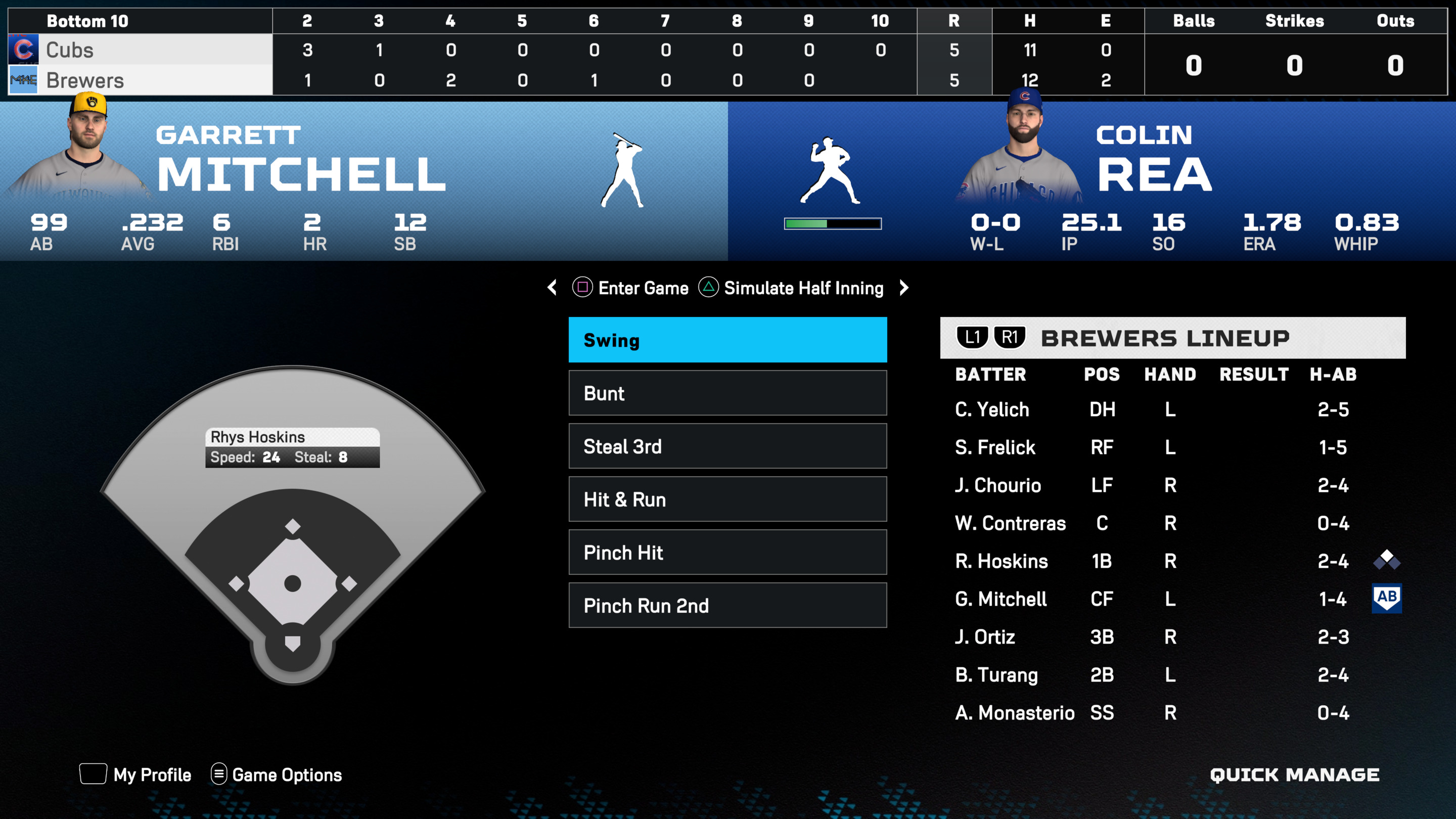Toggle the Bunt command

coord(727,393)
